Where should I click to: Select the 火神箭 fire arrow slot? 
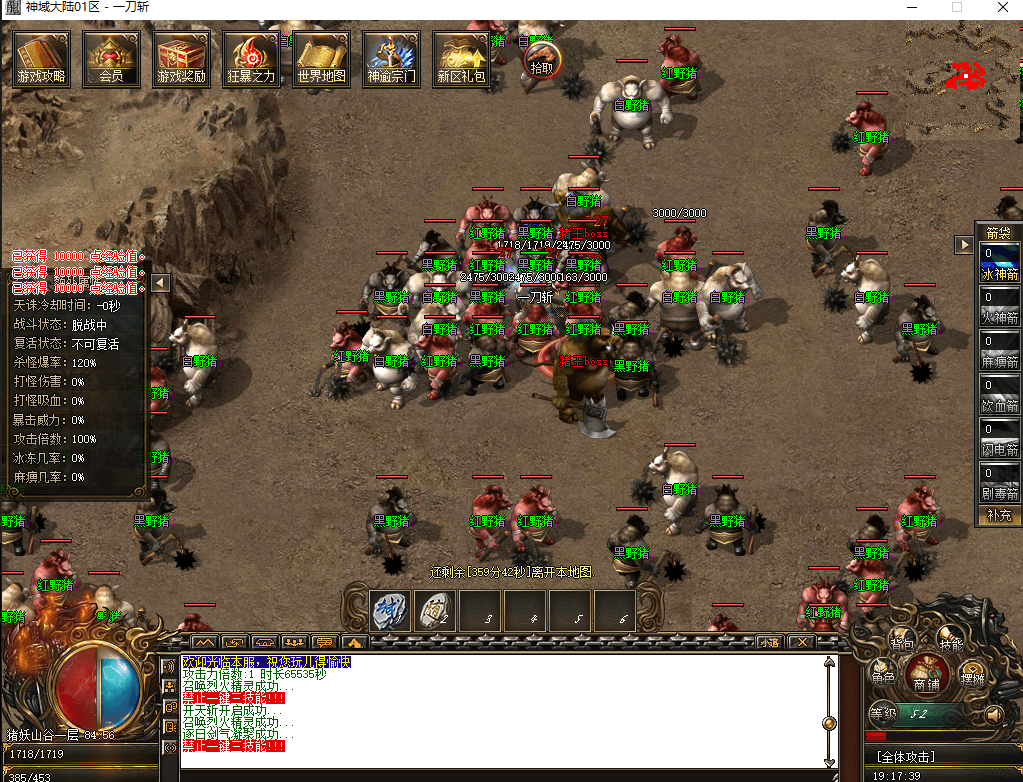pyautogui.click(x=999, y=306)
